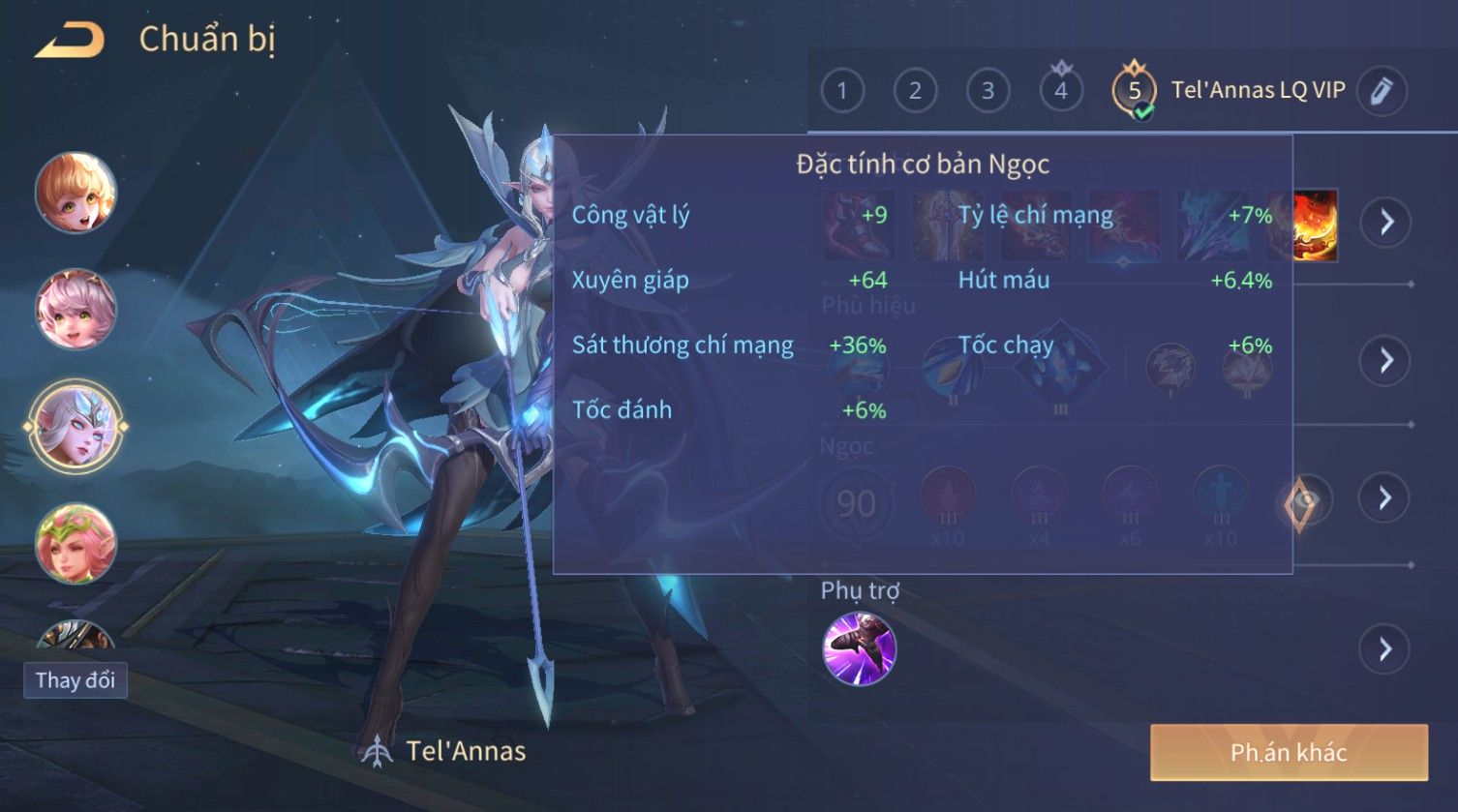Select the purple Phụ trợ spell icon
Viewport: 1458px width, 812px height.
pos(859,648)
